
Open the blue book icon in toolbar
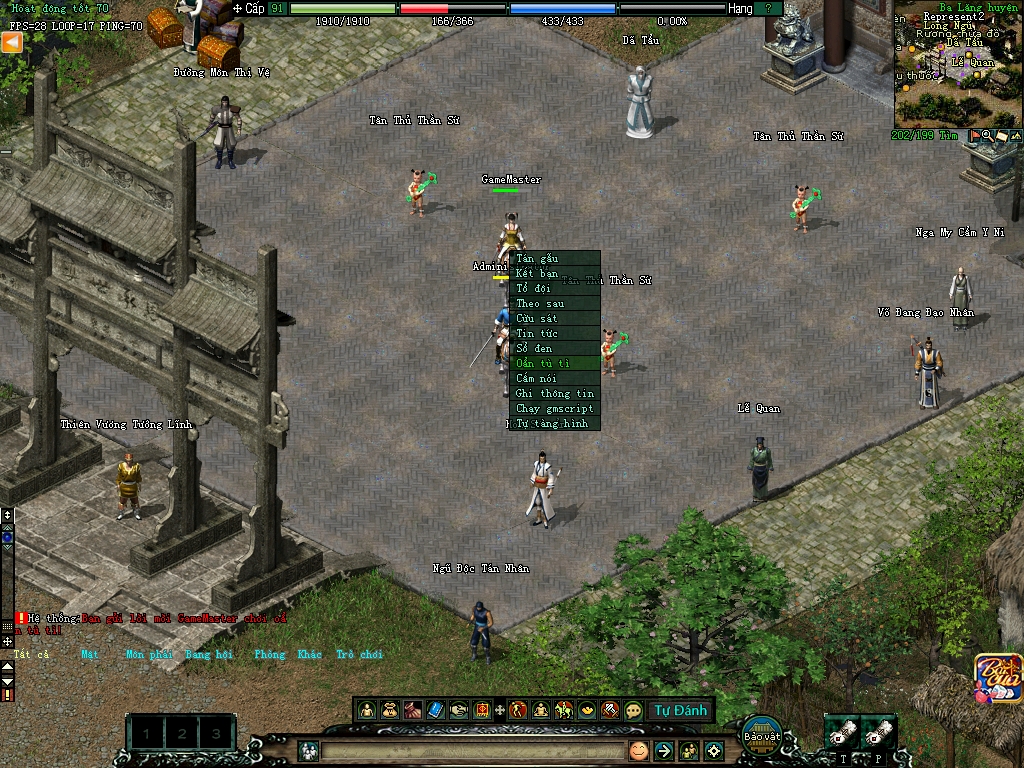coord(435,710)
